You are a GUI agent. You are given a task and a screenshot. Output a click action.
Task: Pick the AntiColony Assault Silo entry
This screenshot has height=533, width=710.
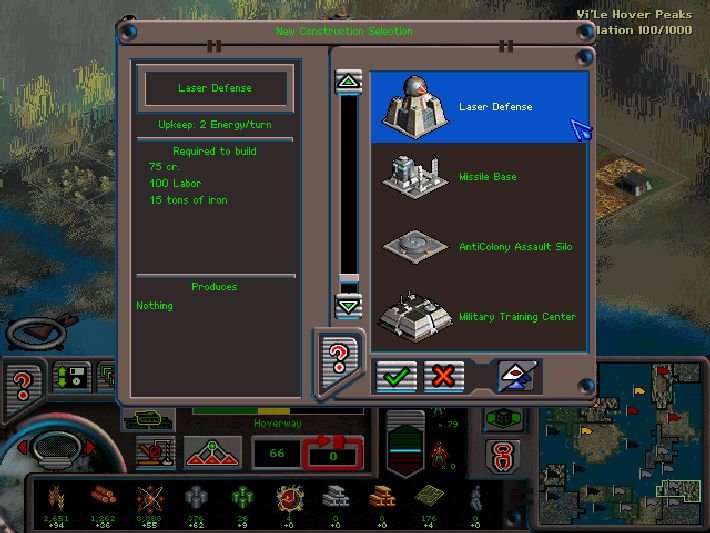[478, 246]
